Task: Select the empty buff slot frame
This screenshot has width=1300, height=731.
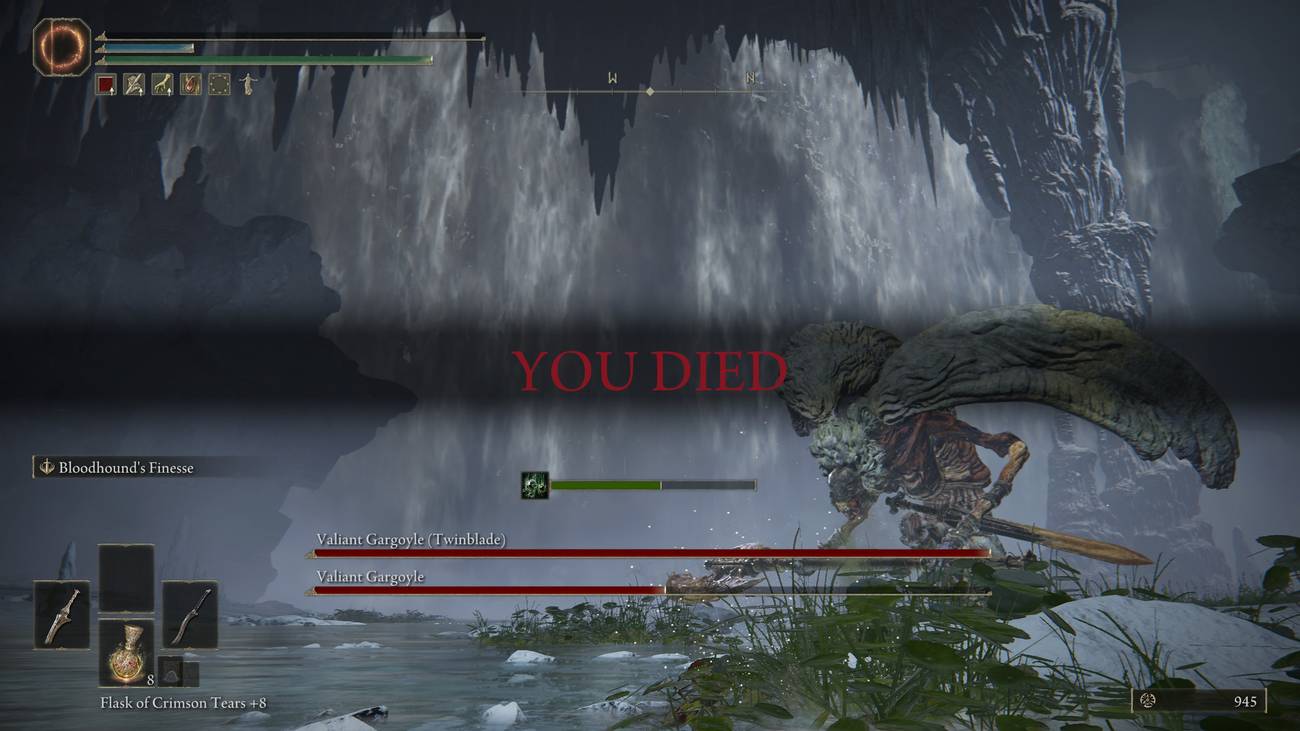Action: tap(219, 84)
